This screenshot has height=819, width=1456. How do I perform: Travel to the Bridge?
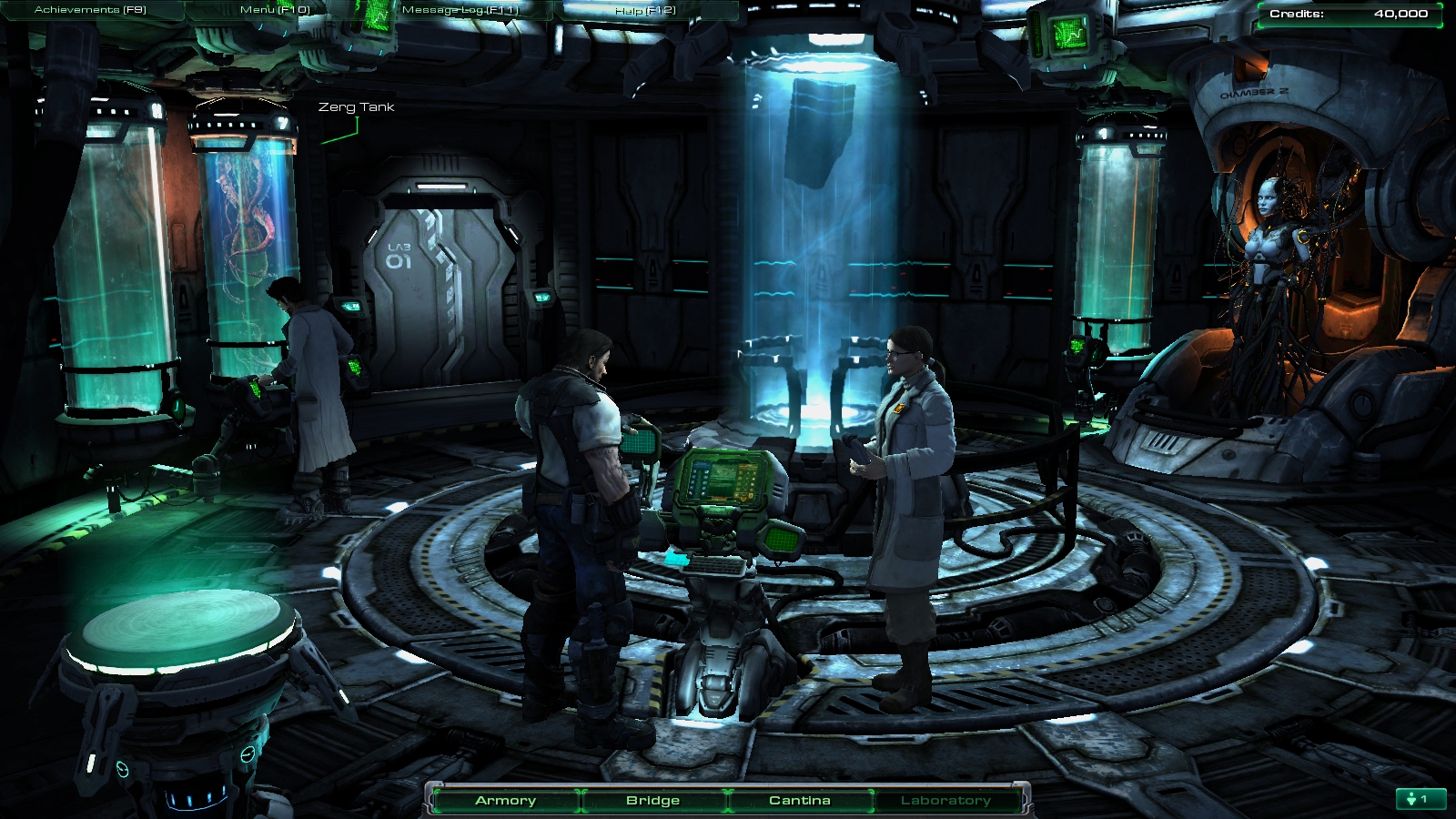coord(653,801)
